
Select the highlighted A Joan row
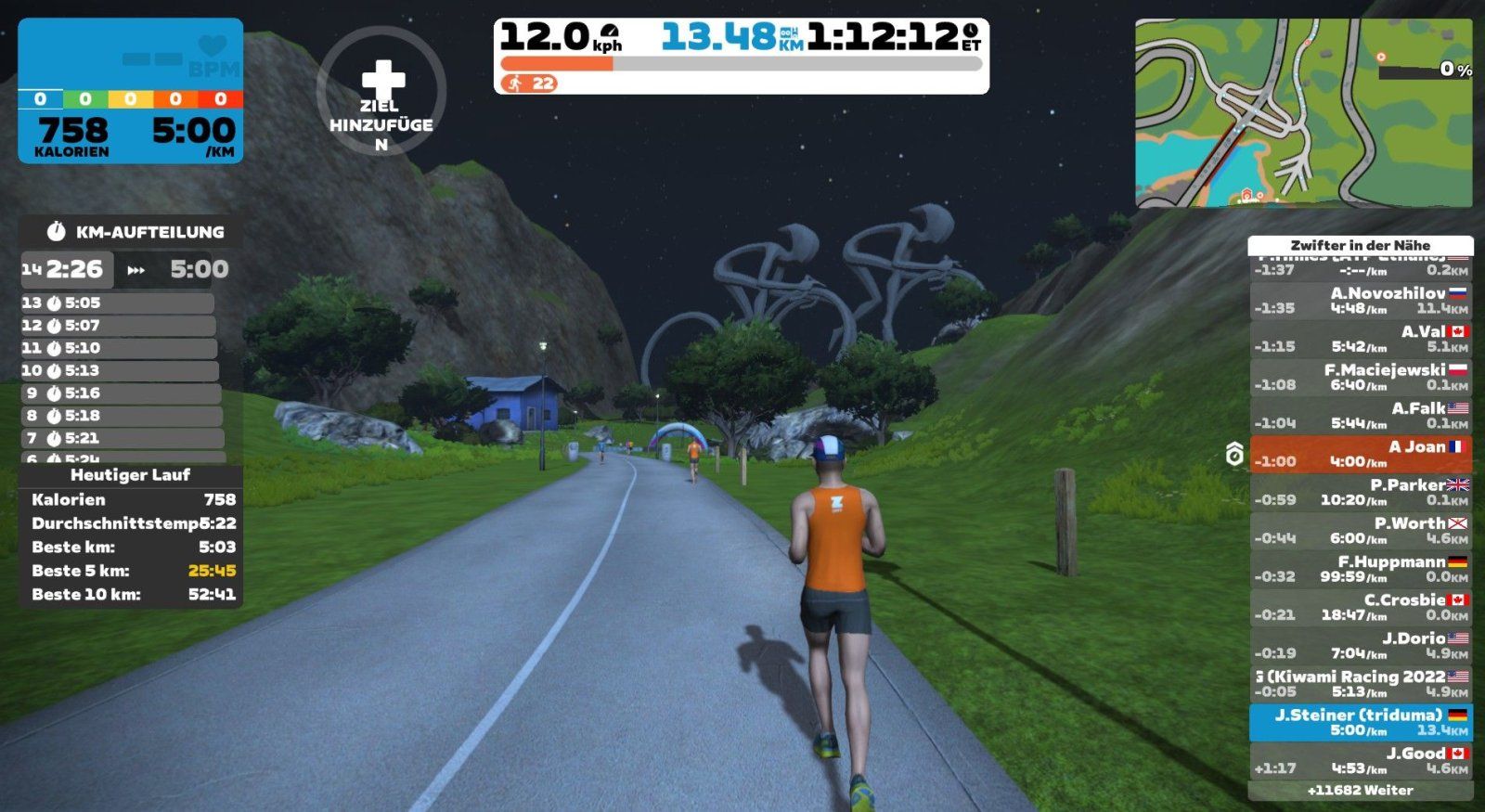point(1360,454)
